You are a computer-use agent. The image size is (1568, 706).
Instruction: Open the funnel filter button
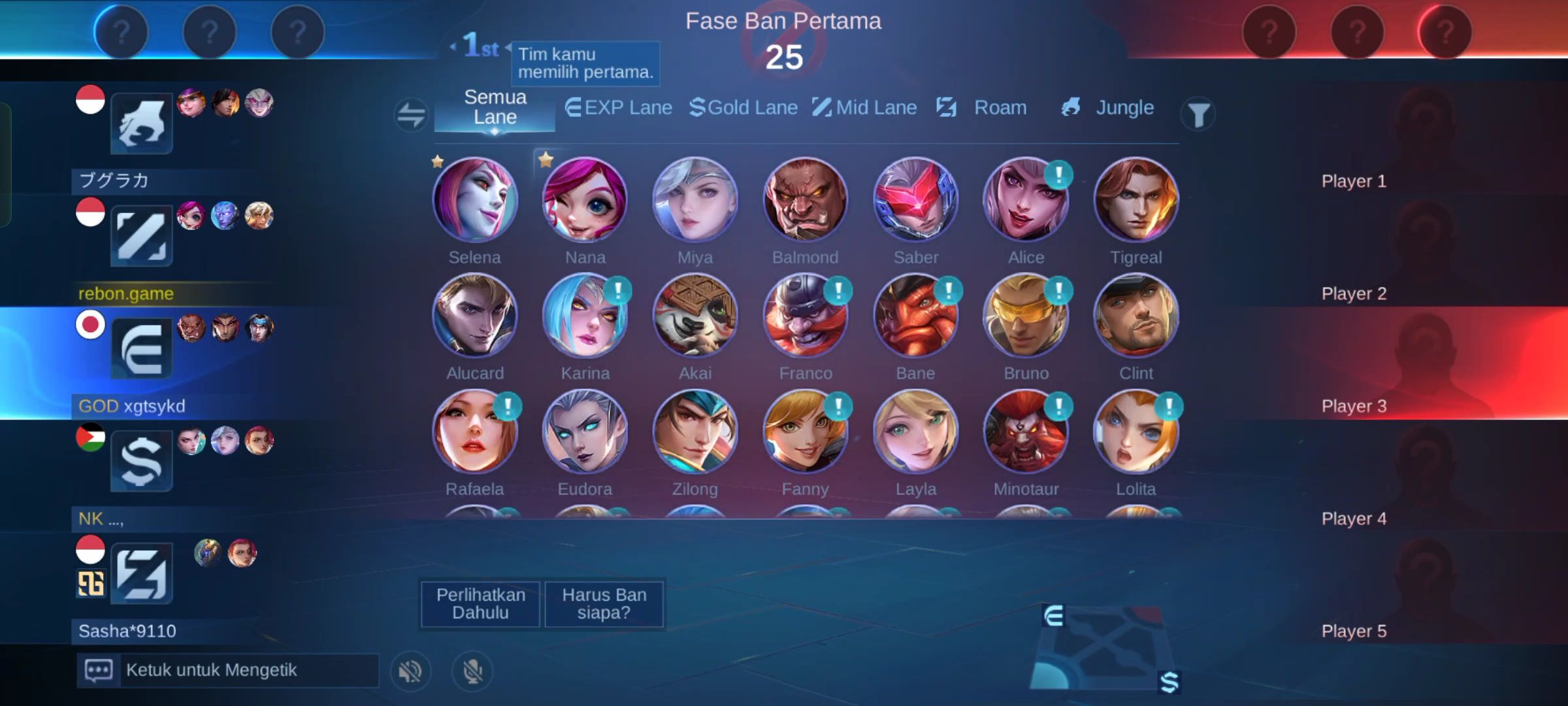click(1198, 114)
